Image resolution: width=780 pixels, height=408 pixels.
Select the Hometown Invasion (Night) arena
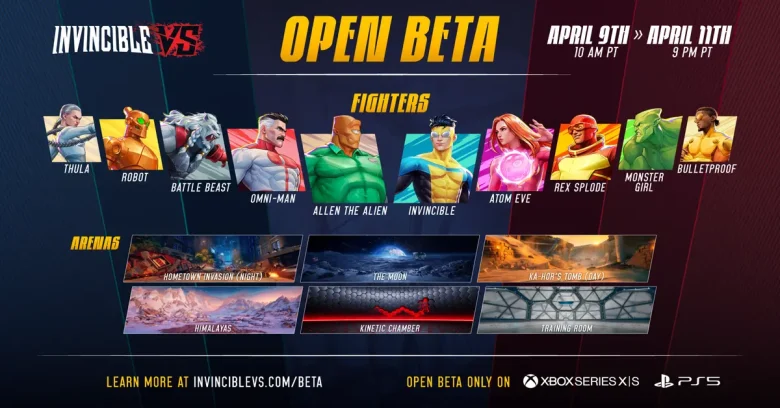(213, 258)
